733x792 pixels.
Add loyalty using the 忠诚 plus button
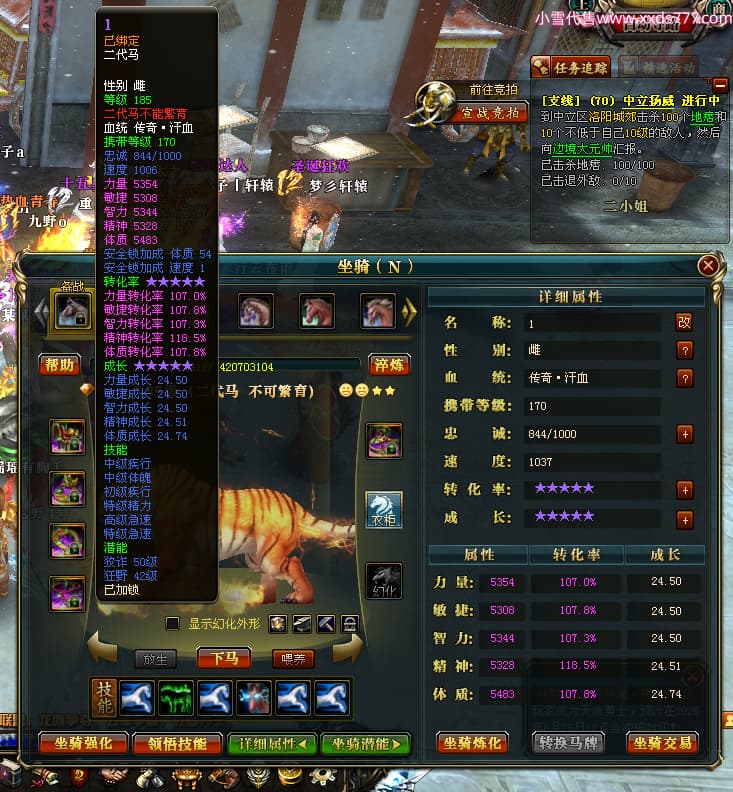[x=685, y=434]
